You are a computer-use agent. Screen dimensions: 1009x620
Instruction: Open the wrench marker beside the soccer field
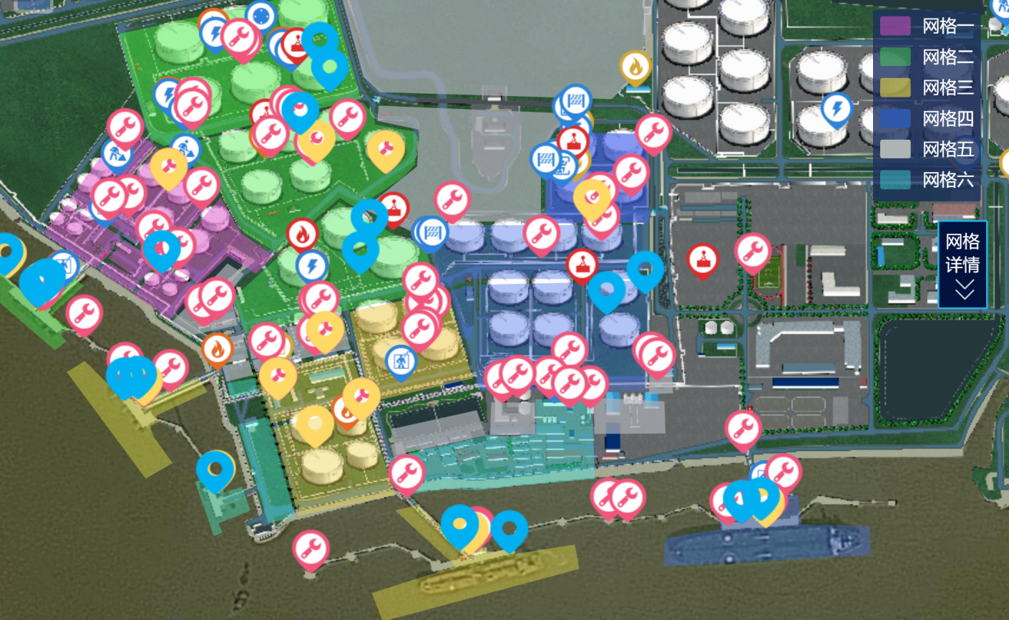pyautogui.click(x=753, y=251)
